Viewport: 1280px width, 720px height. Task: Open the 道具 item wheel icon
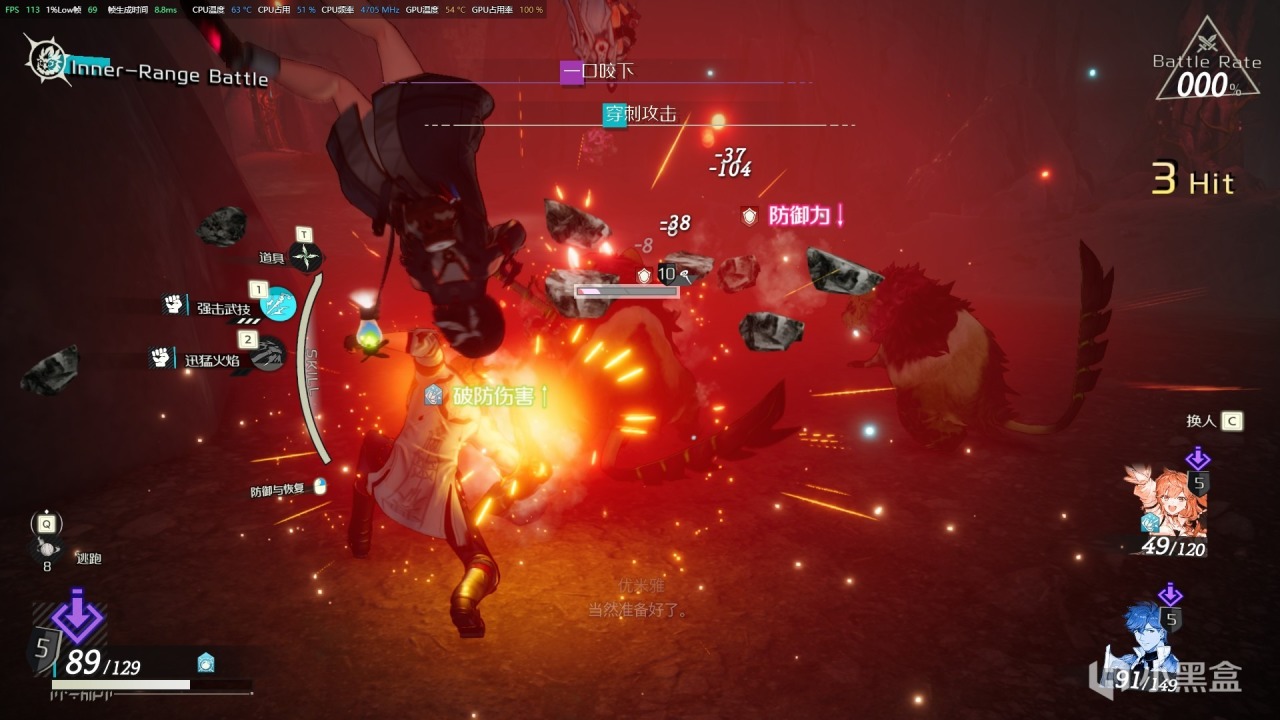[306, 258]
